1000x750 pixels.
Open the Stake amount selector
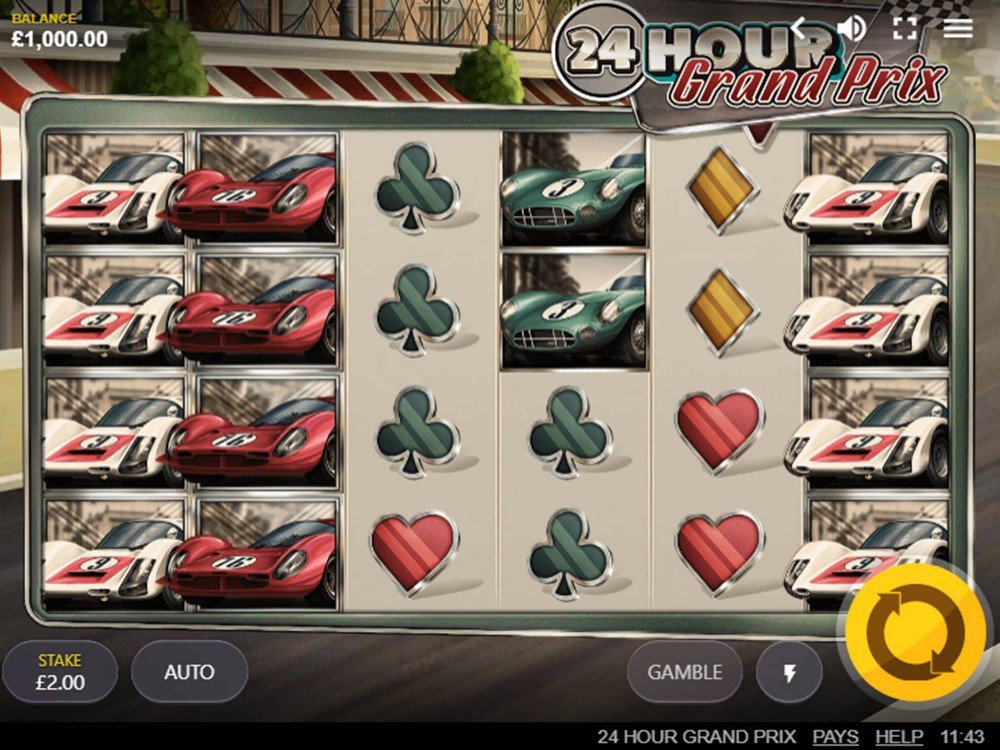tap(60, 672)
